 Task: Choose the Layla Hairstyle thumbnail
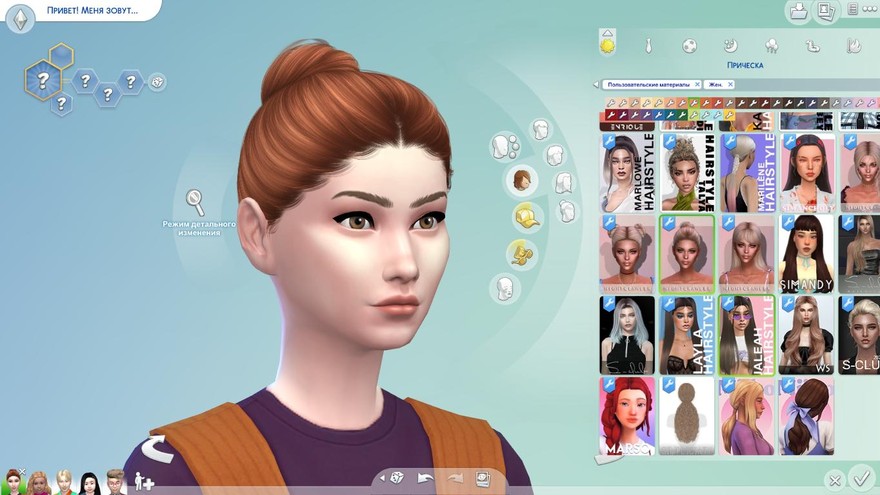(687, 335)
